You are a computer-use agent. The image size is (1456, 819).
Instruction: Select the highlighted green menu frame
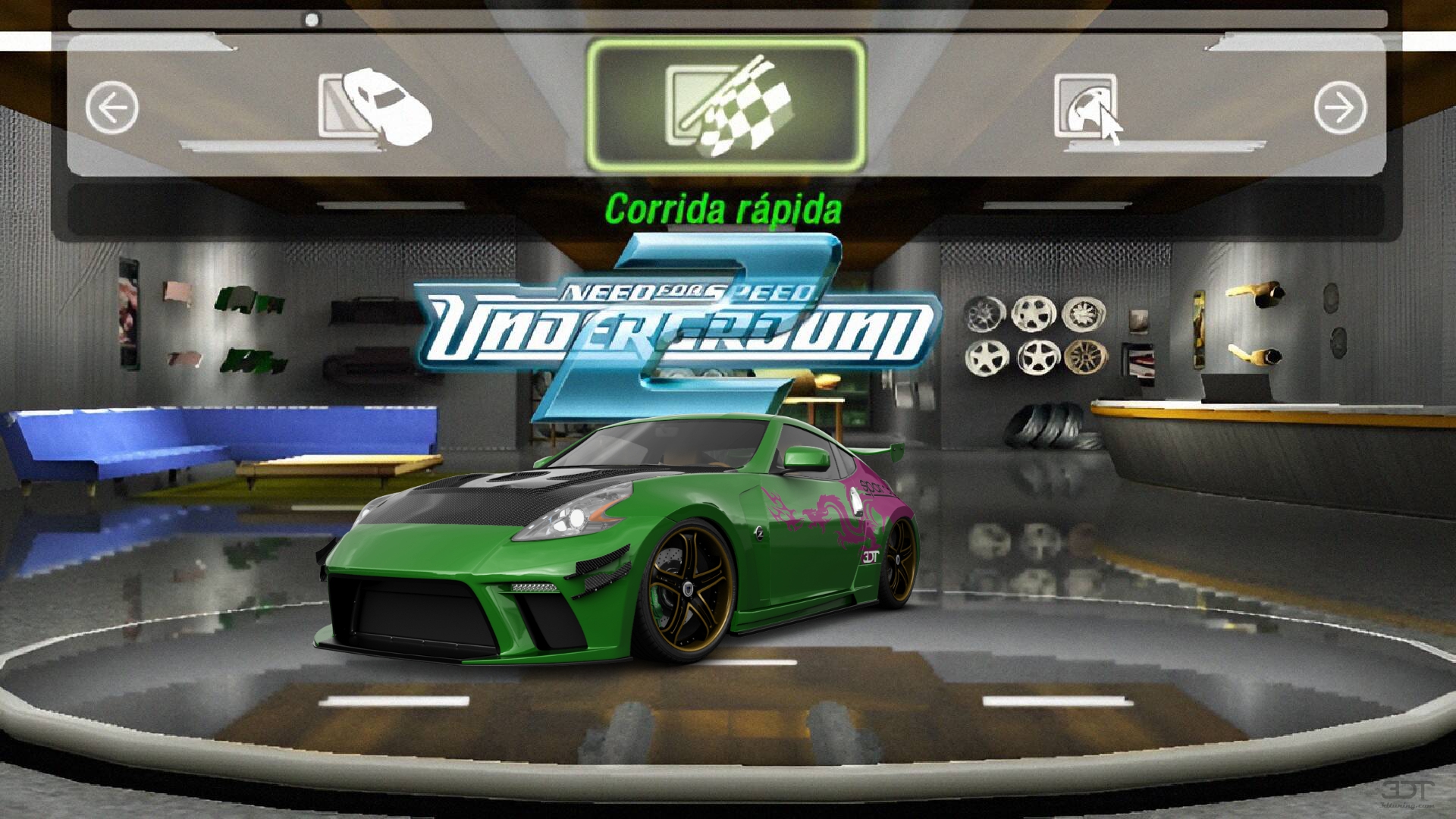tap(725, 102)
